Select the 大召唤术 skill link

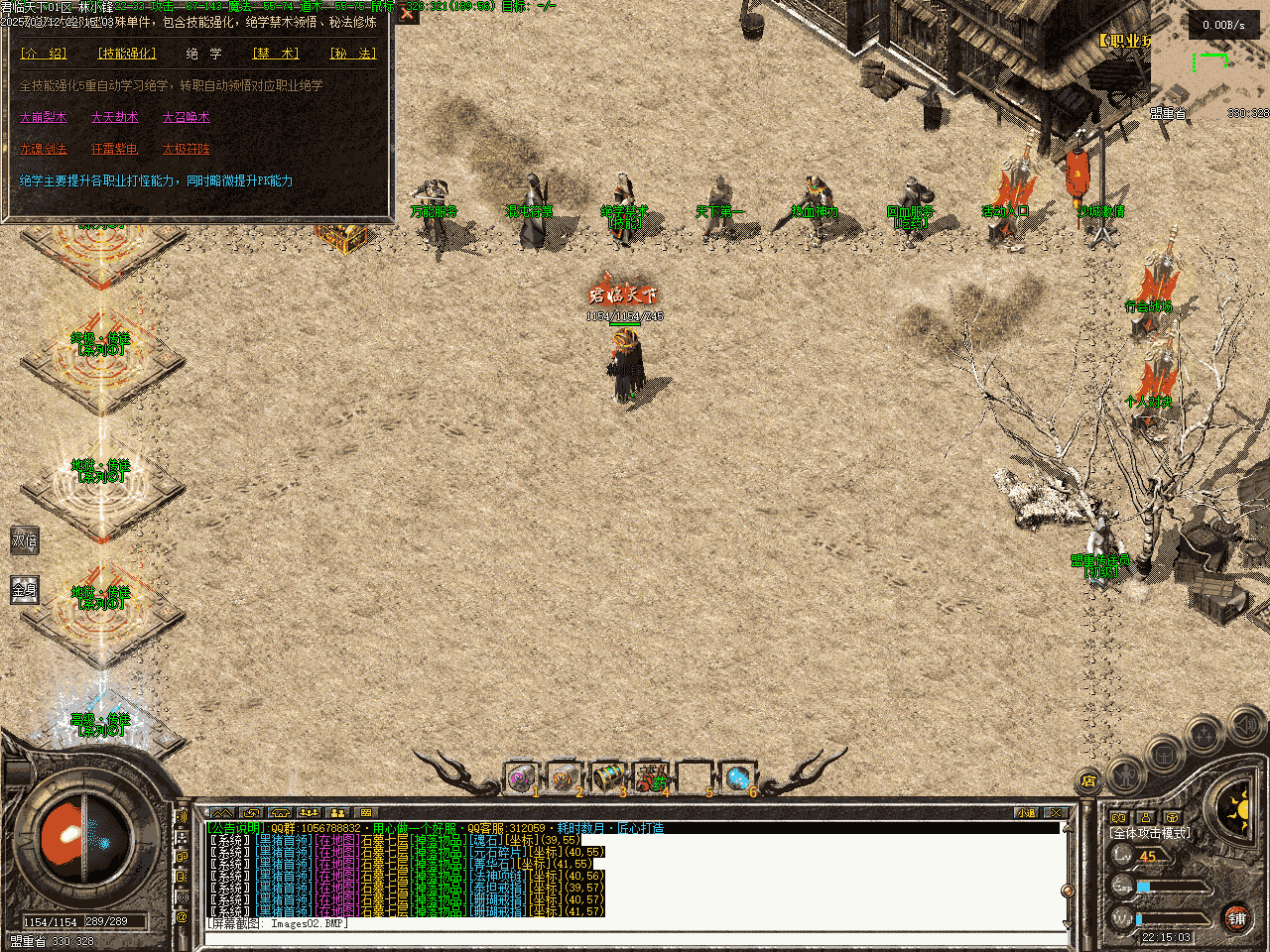pos(187,117)
